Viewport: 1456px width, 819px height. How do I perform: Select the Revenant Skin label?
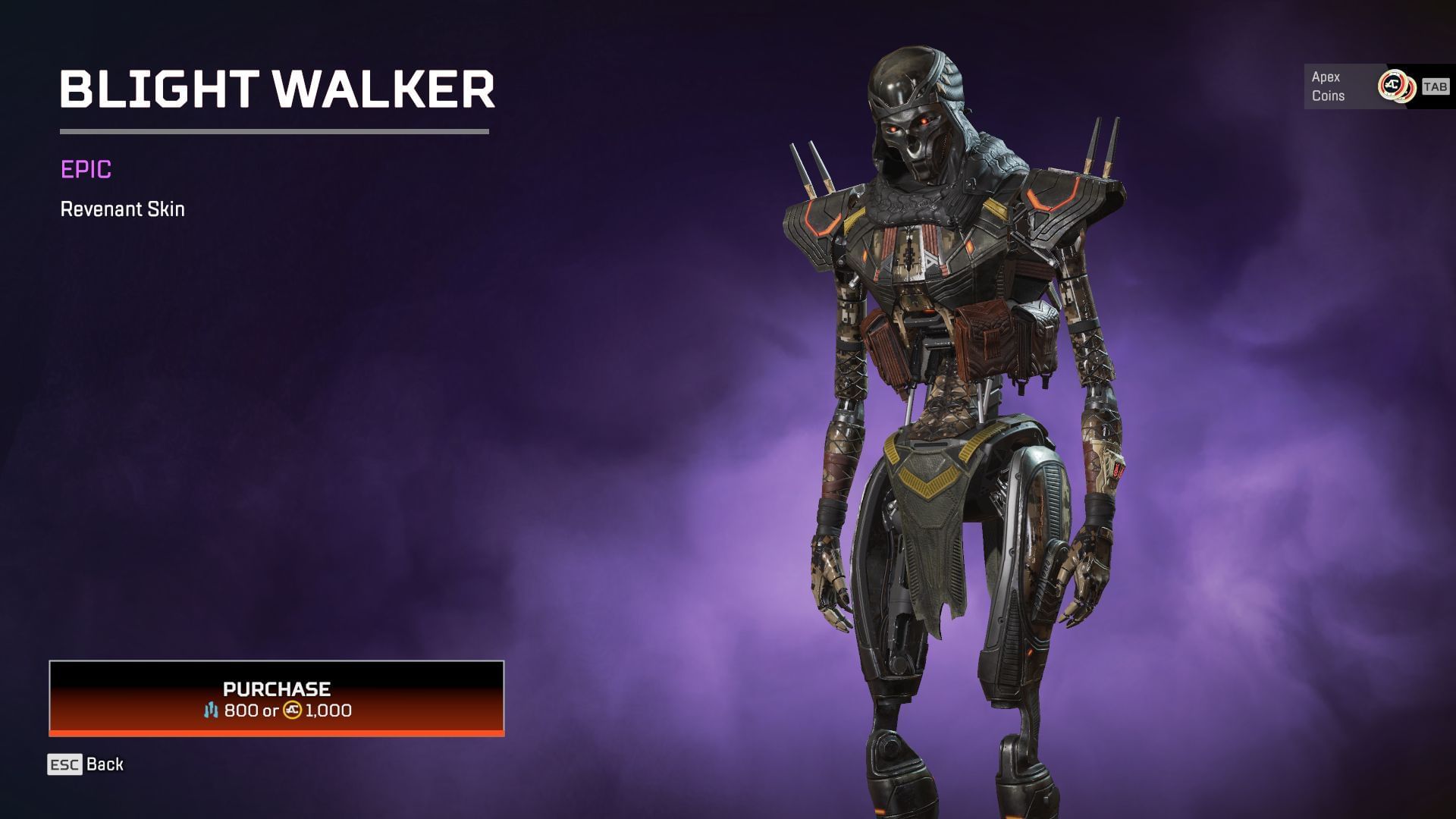click(122, 209)
